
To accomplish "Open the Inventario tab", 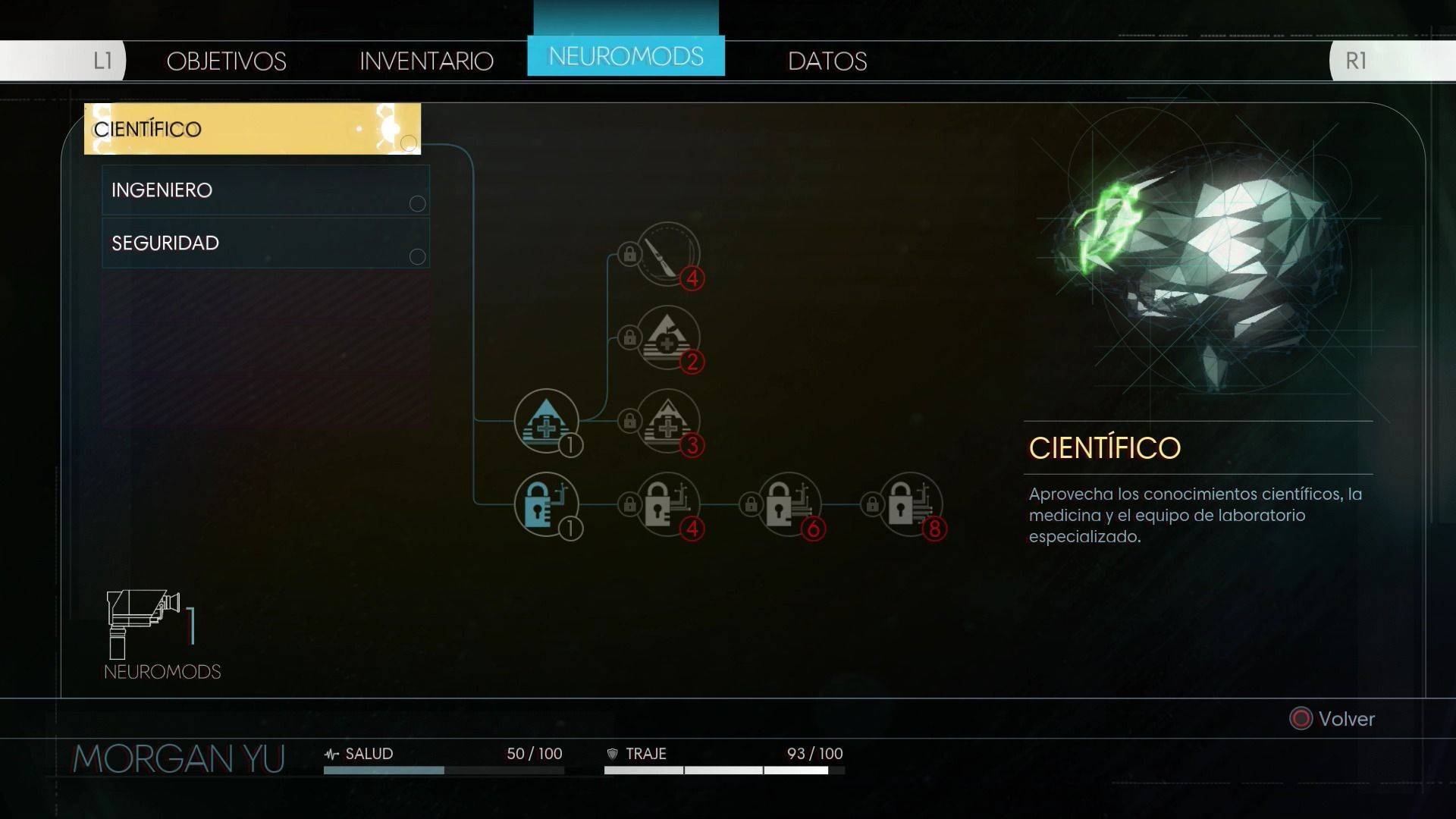I will click(426, 61).
